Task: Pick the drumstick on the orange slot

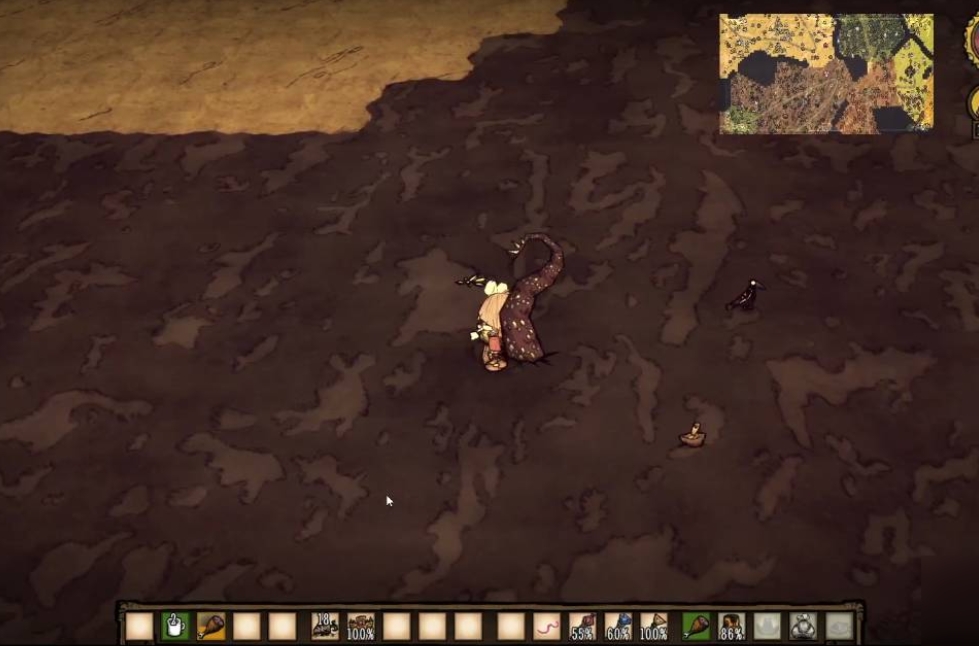Action: point(211,626)
